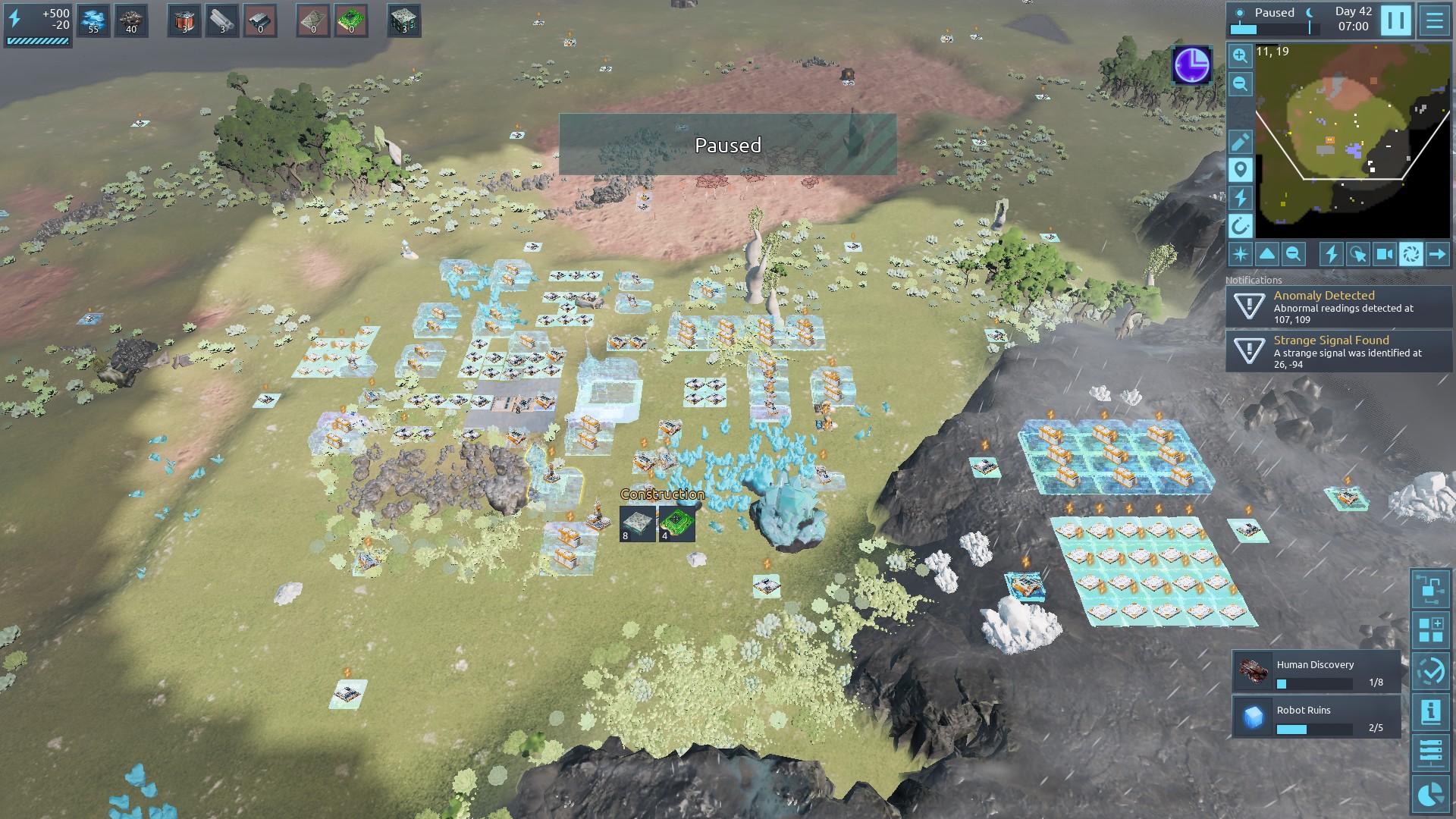
Task: Toggle the map pin markers button
Action: tap(1240, 170)
